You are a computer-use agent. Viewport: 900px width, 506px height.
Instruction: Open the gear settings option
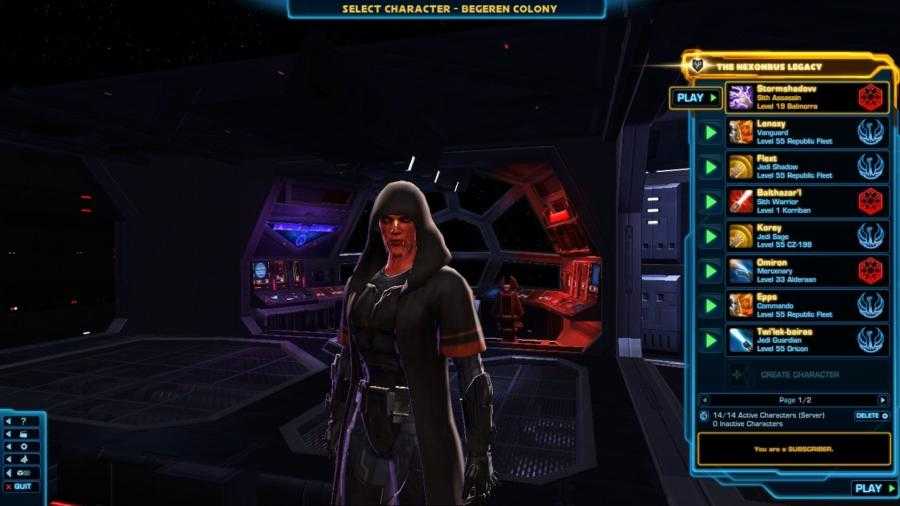point(24,446)
